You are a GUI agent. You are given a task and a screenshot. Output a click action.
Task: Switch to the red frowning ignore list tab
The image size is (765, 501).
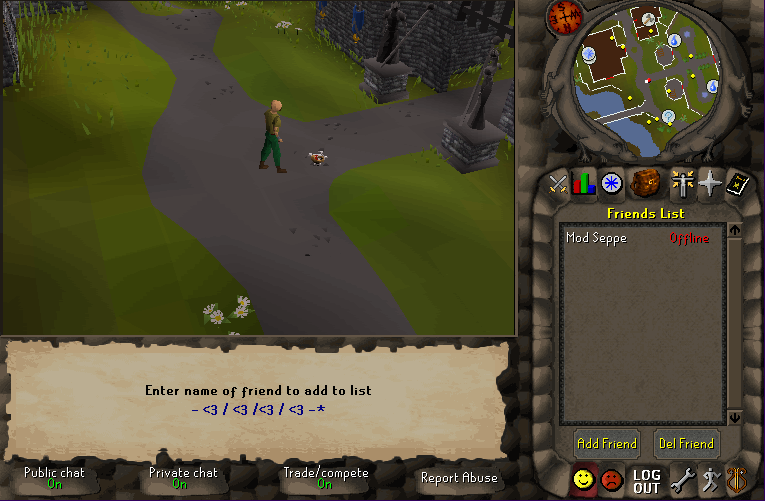click(x=611, y=481)
